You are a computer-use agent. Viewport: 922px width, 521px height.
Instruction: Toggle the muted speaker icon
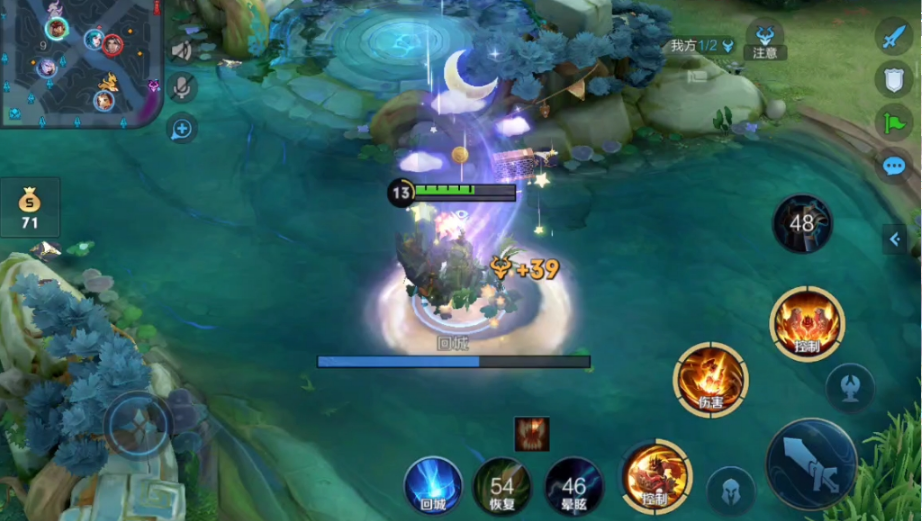click(x=182, y=50)
